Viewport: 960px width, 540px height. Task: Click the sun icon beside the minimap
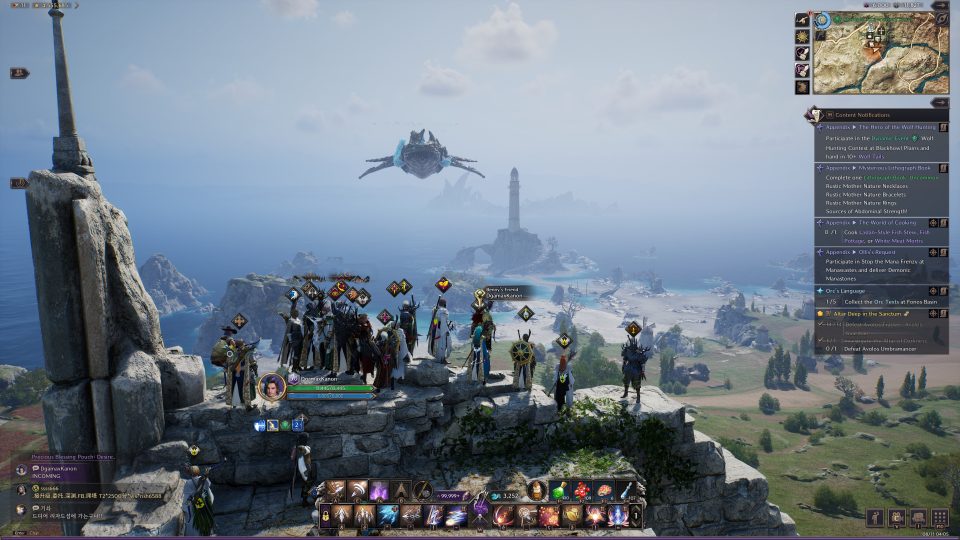(802, 36)
